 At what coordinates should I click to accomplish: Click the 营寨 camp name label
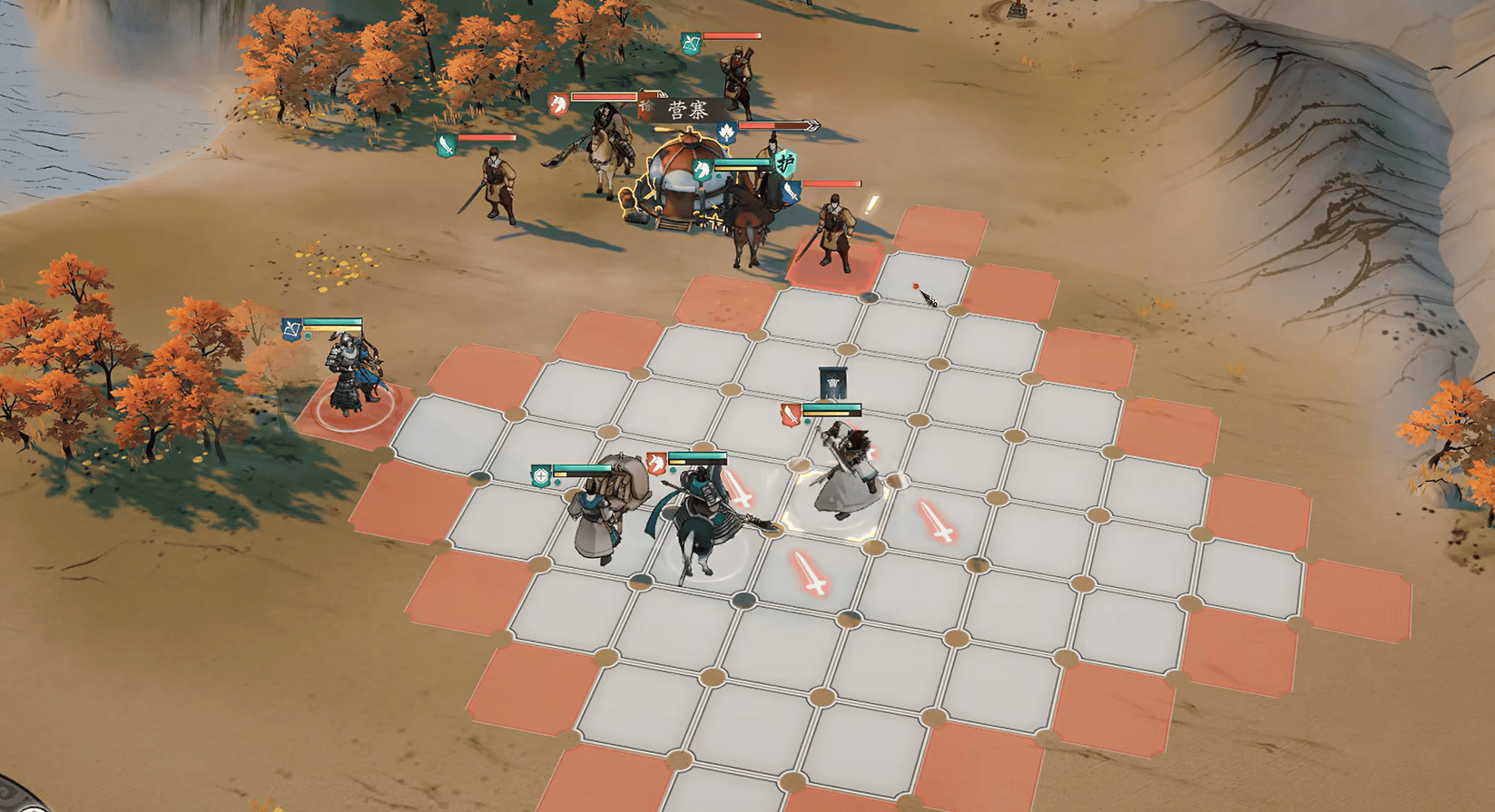pyautogui.click(x=687, y=111)
